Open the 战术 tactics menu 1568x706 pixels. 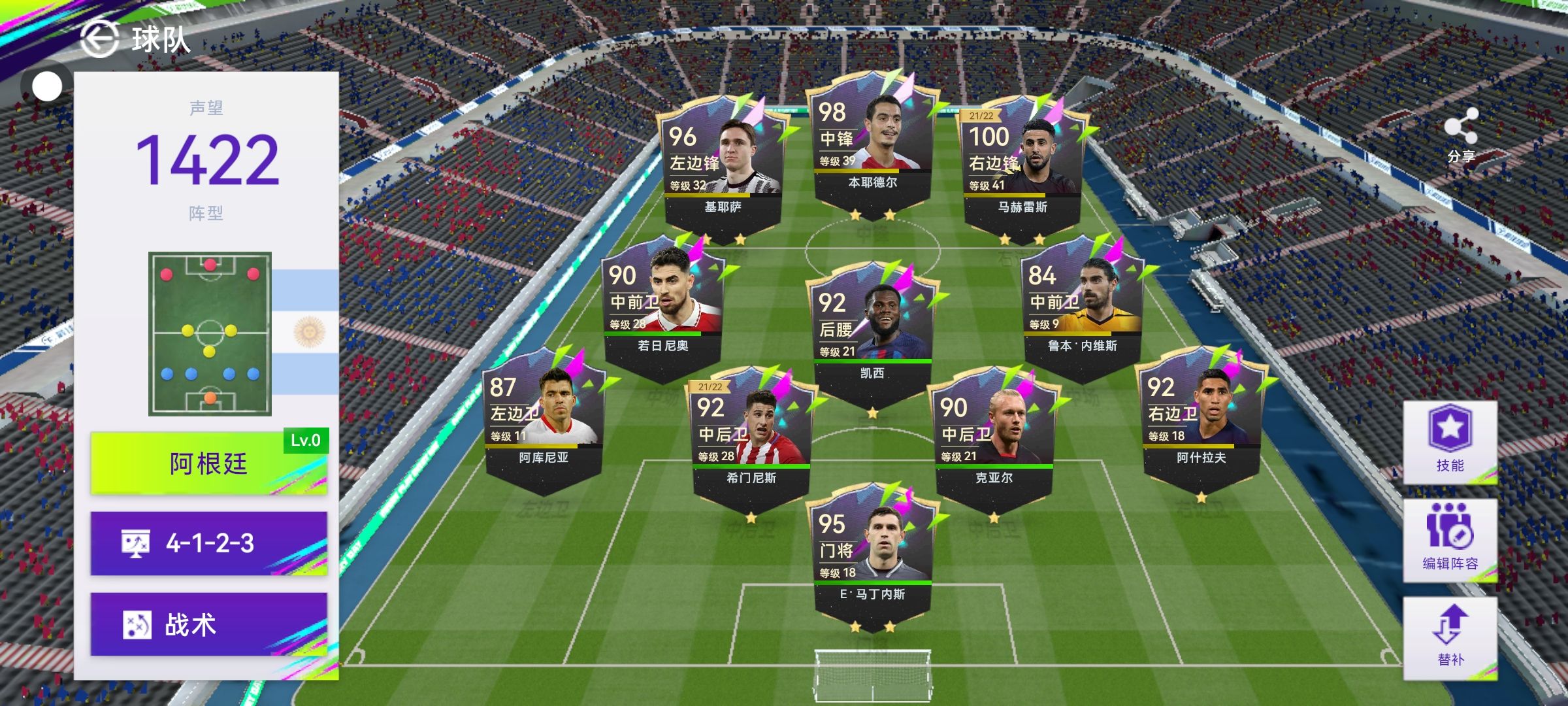coord(208,624)
